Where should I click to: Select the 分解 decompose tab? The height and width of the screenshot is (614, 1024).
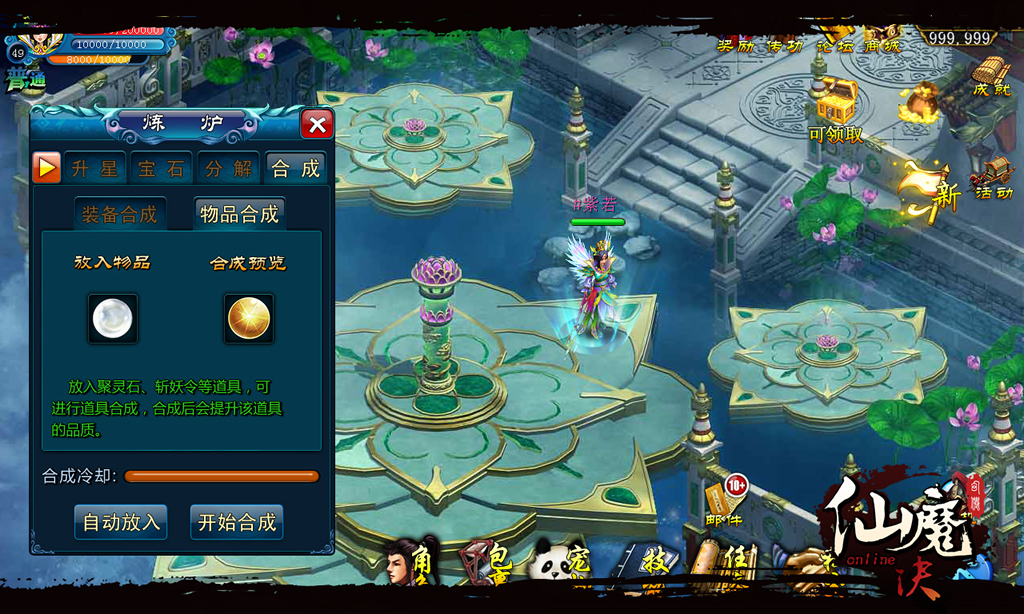tap(229, 168)
